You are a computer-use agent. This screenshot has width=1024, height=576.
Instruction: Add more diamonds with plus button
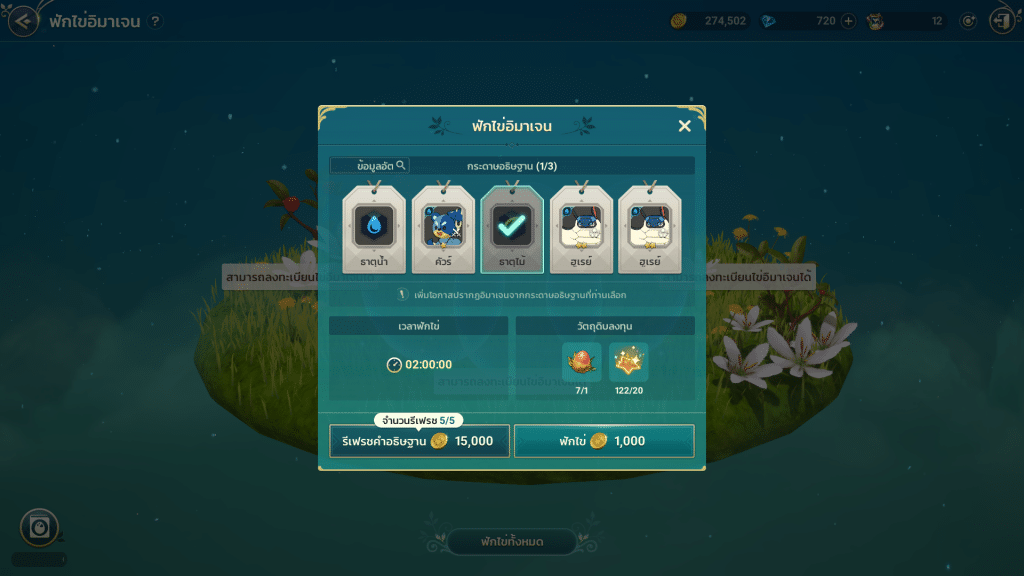point(849,21)
